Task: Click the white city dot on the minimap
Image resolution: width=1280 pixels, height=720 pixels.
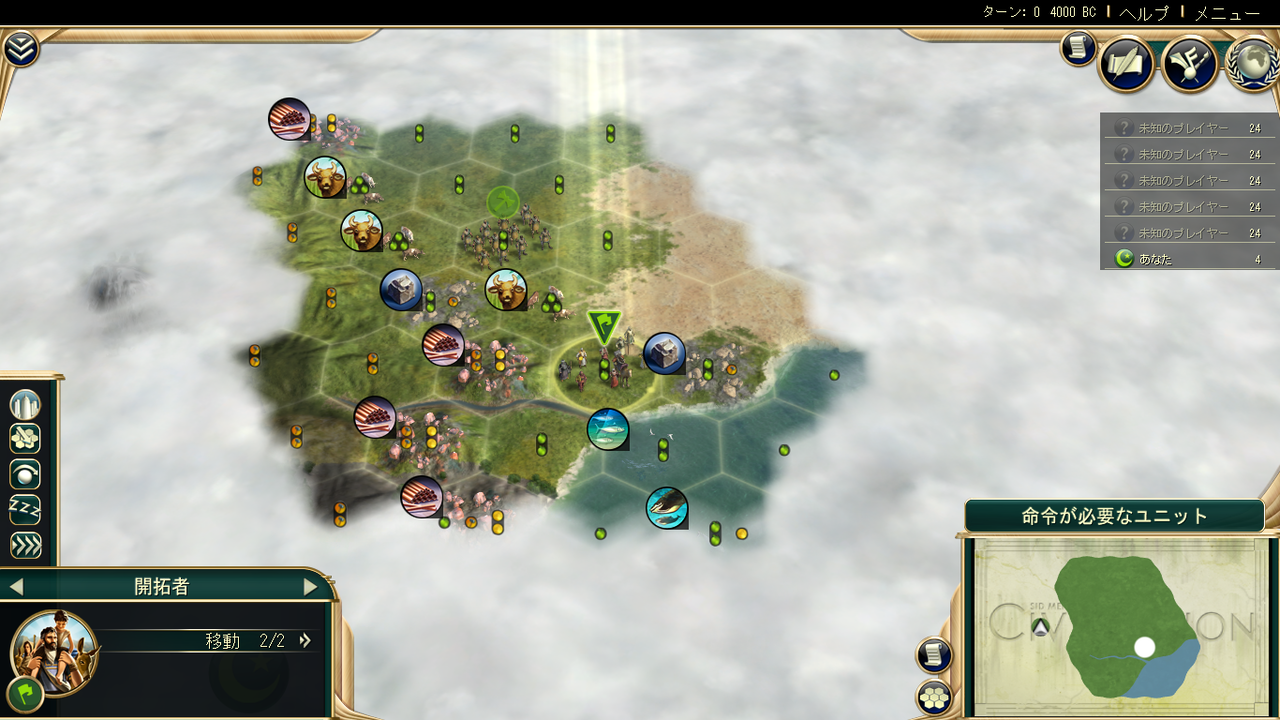Action: tap(1145, 647)
